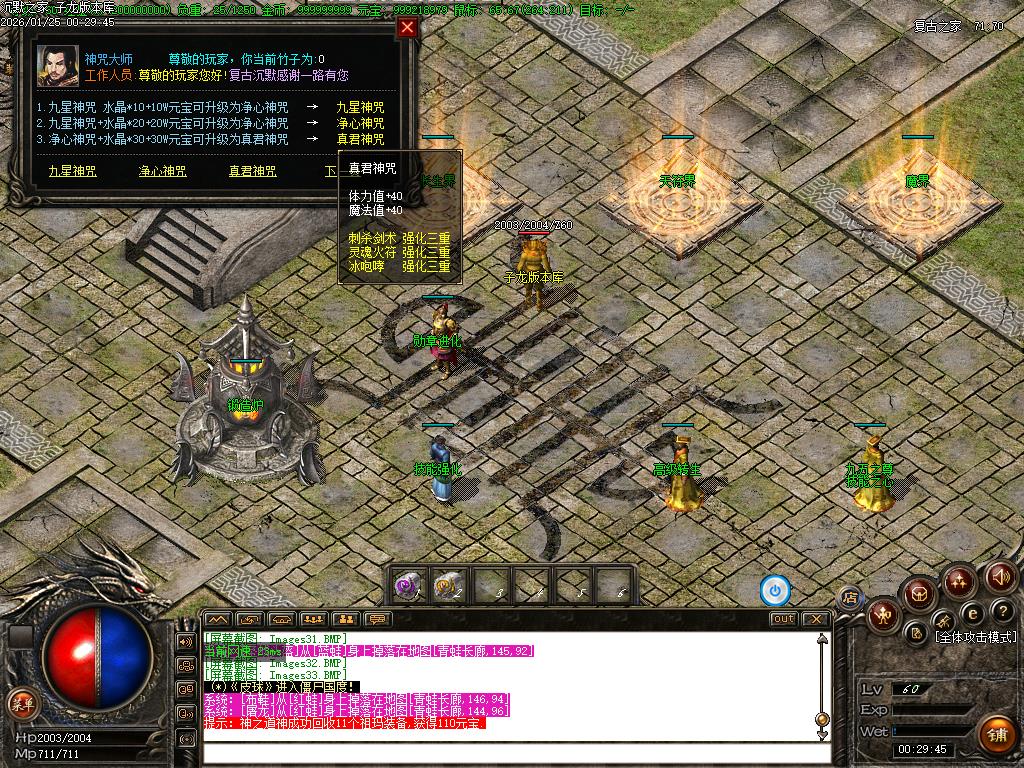Pick the underlined 真君神咒 upgrade link
This screenshot has height=768, width=1024.
pos(253,171)
